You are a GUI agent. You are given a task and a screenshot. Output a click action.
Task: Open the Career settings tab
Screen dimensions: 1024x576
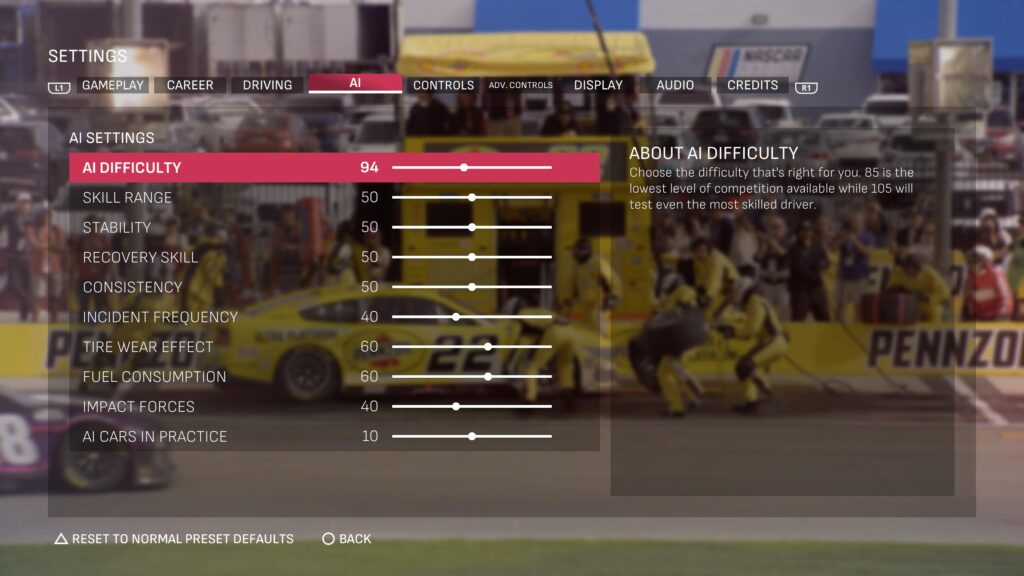pyautogui.click(x=190, y=85)
